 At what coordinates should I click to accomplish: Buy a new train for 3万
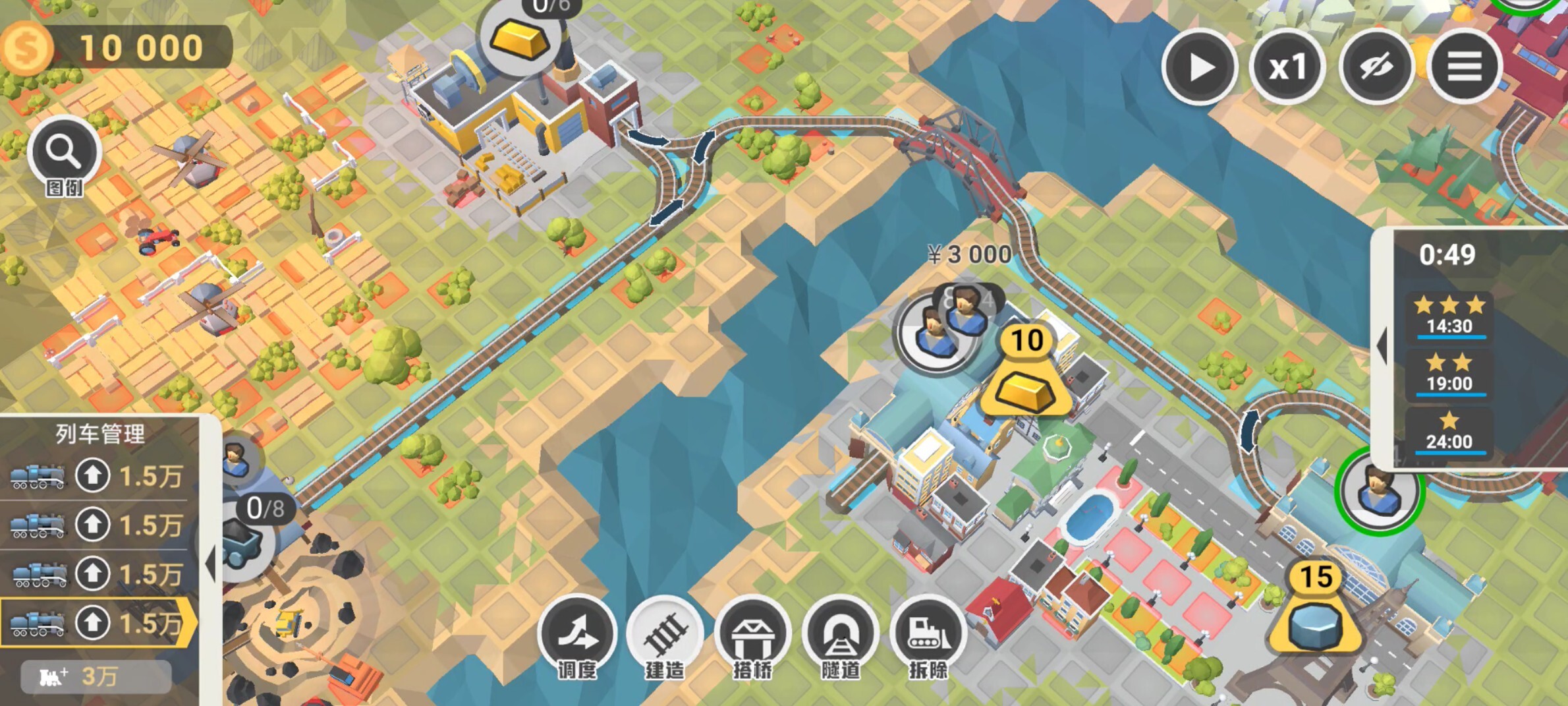point(96,676)
